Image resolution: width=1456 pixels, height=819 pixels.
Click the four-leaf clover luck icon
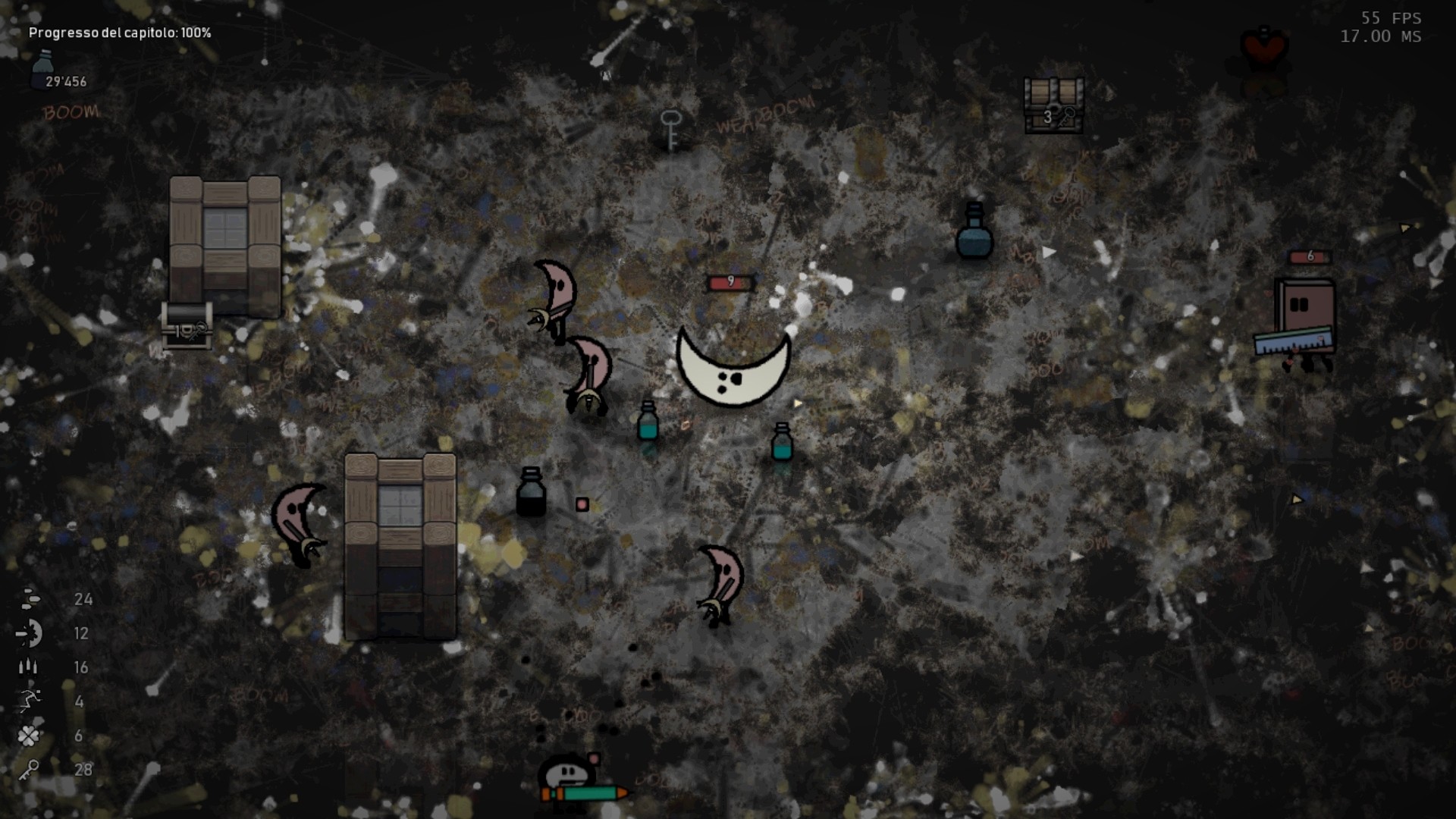[x=27, y=734]
